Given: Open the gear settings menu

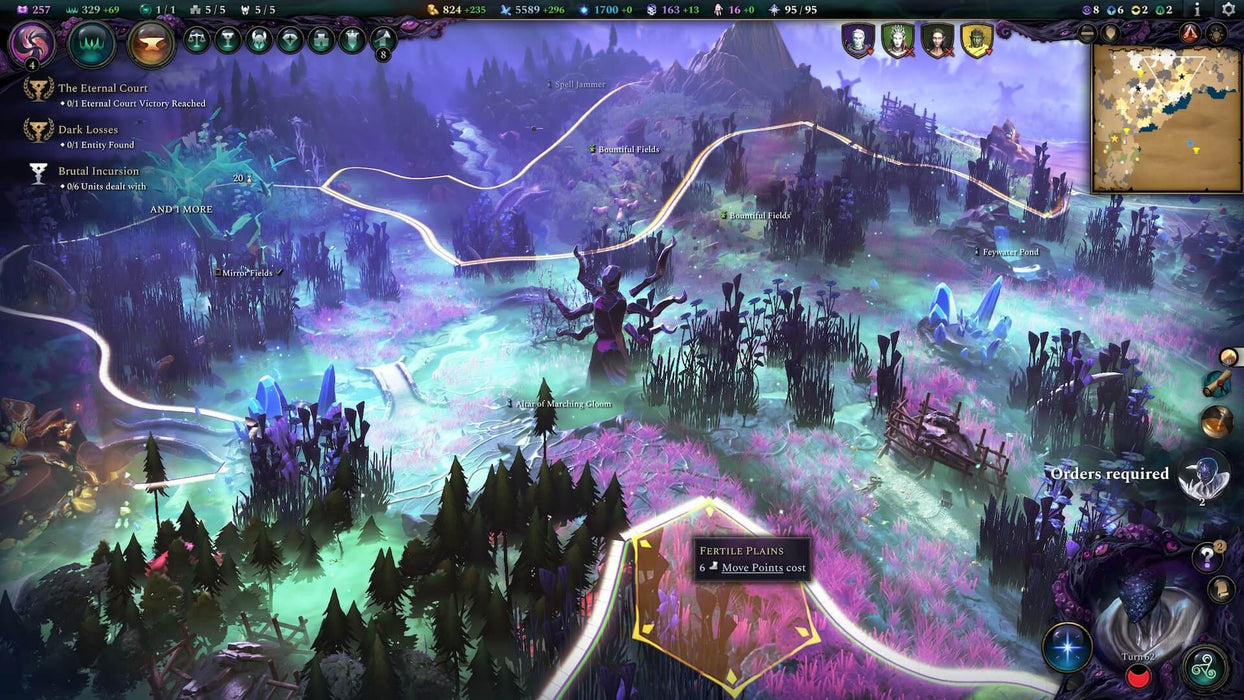Looking at the screenshot, I should 1228,9.
